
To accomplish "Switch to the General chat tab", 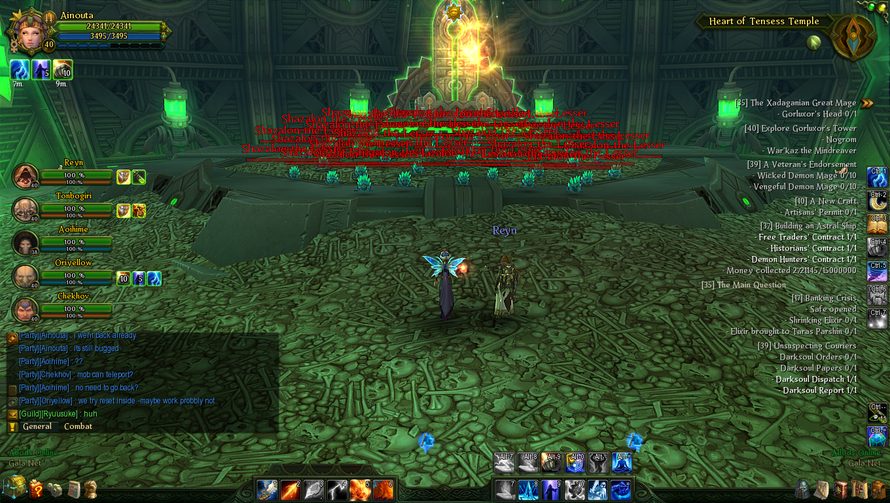I will (x=37, y=426).
